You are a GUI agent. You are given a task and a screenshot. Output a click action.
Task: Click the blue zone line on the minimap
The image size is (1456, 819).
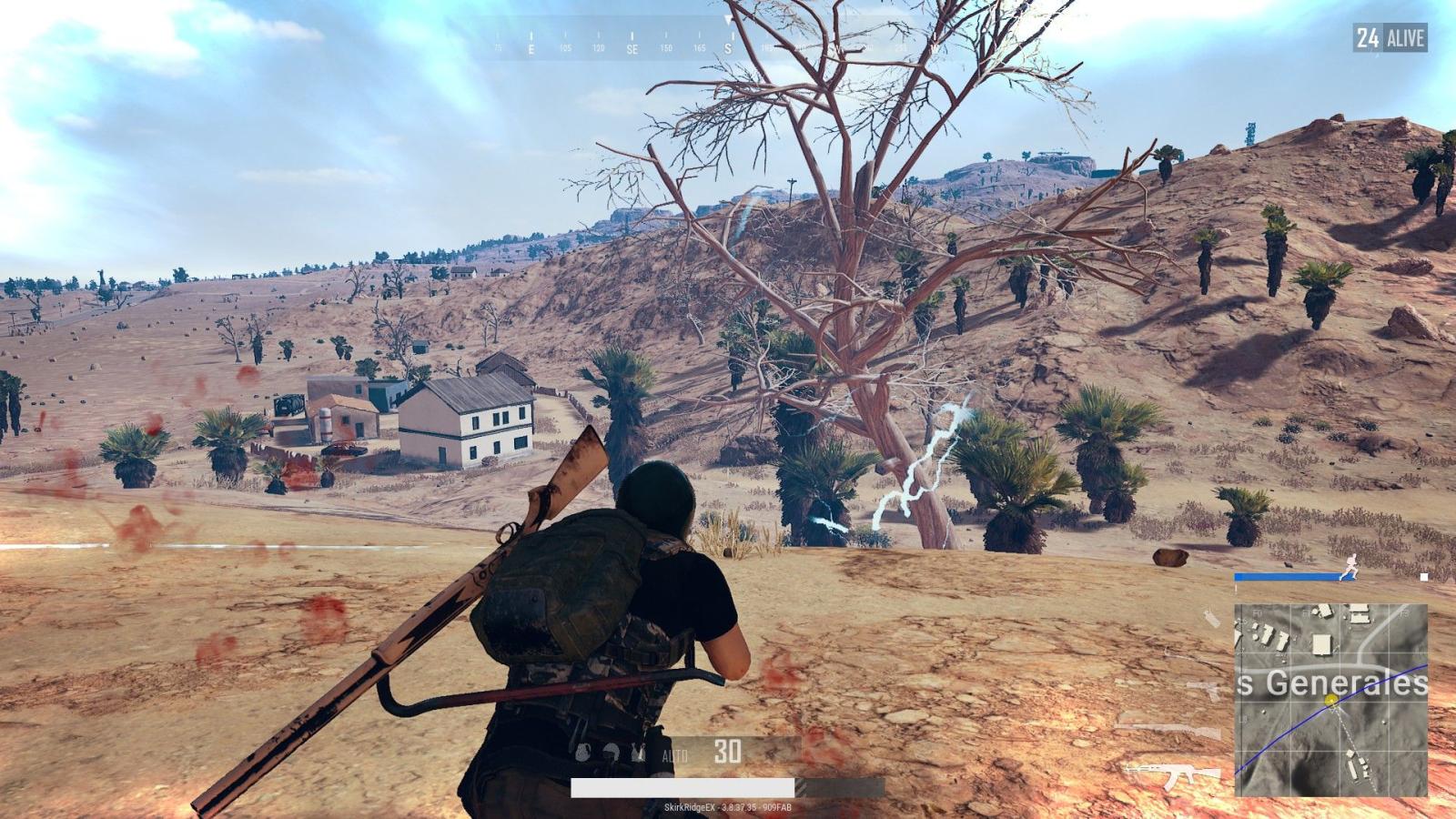[x=1293, y=731]
